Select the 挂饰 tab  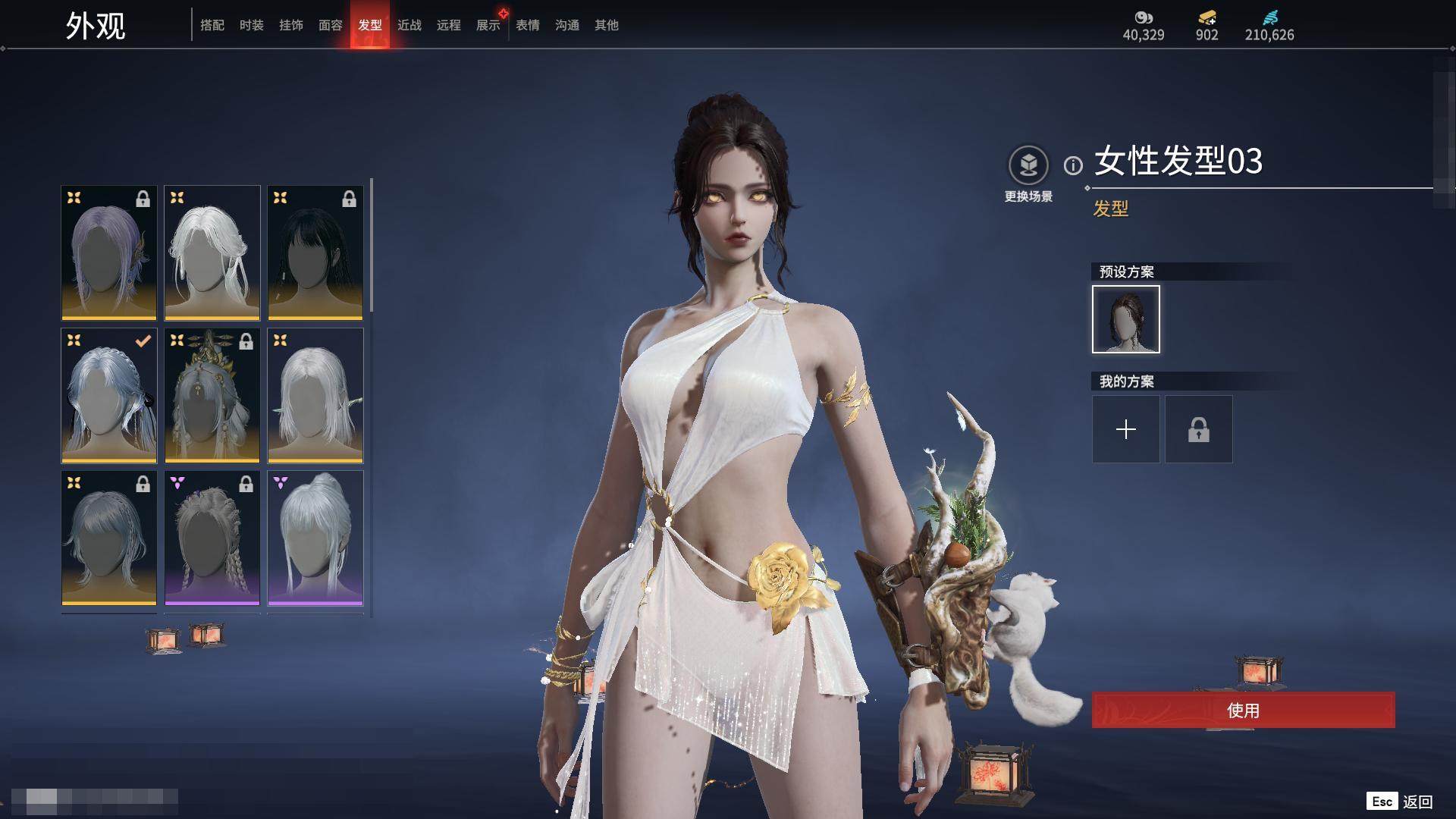[x=291, y=25]
